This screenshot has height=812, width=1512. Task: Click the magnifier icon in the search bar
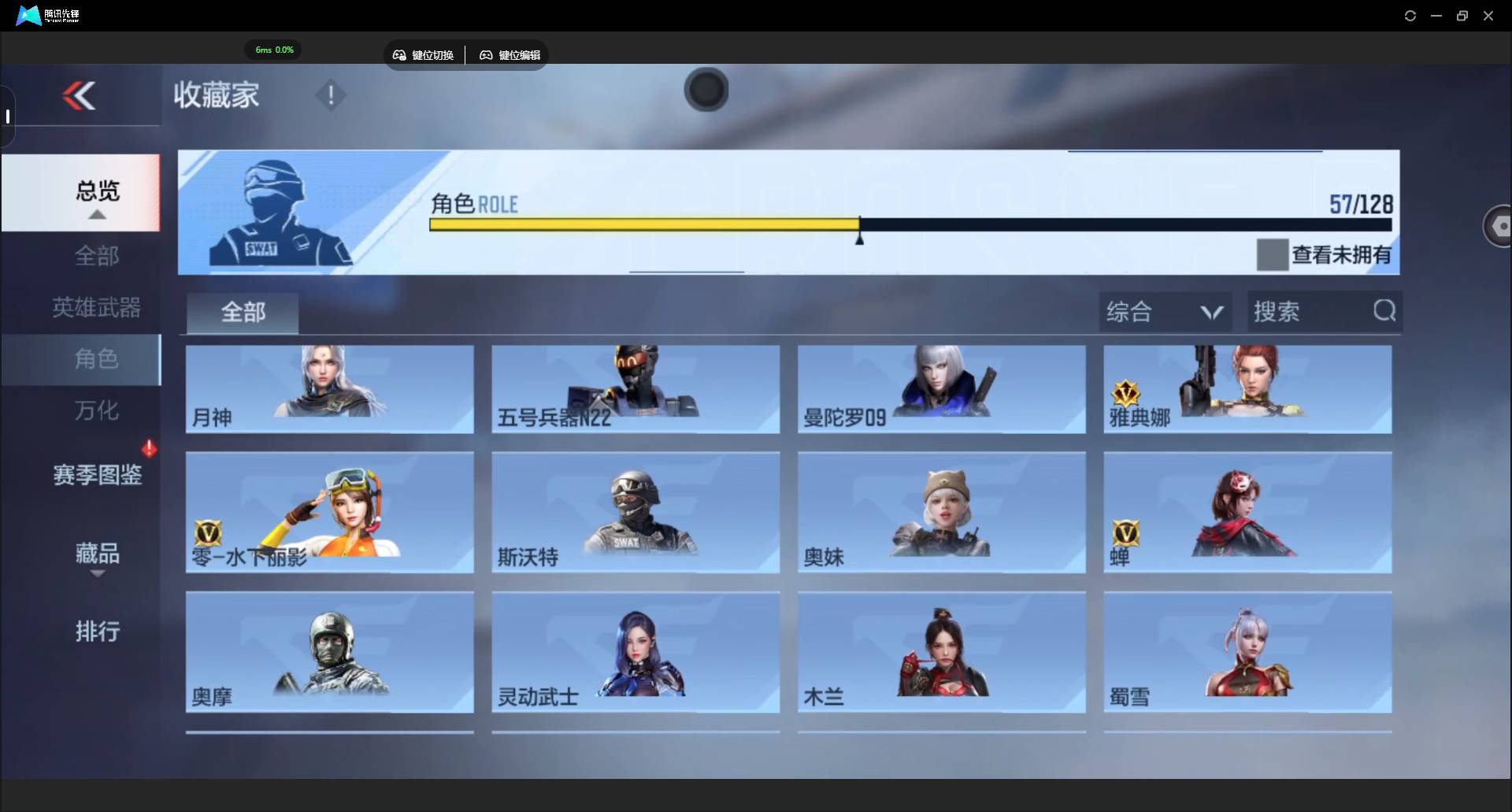[x=1384, y=310]
